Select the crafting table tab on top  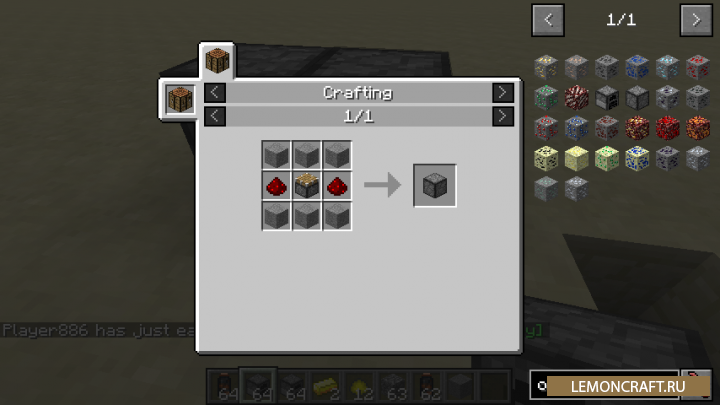tap(217, 60)
